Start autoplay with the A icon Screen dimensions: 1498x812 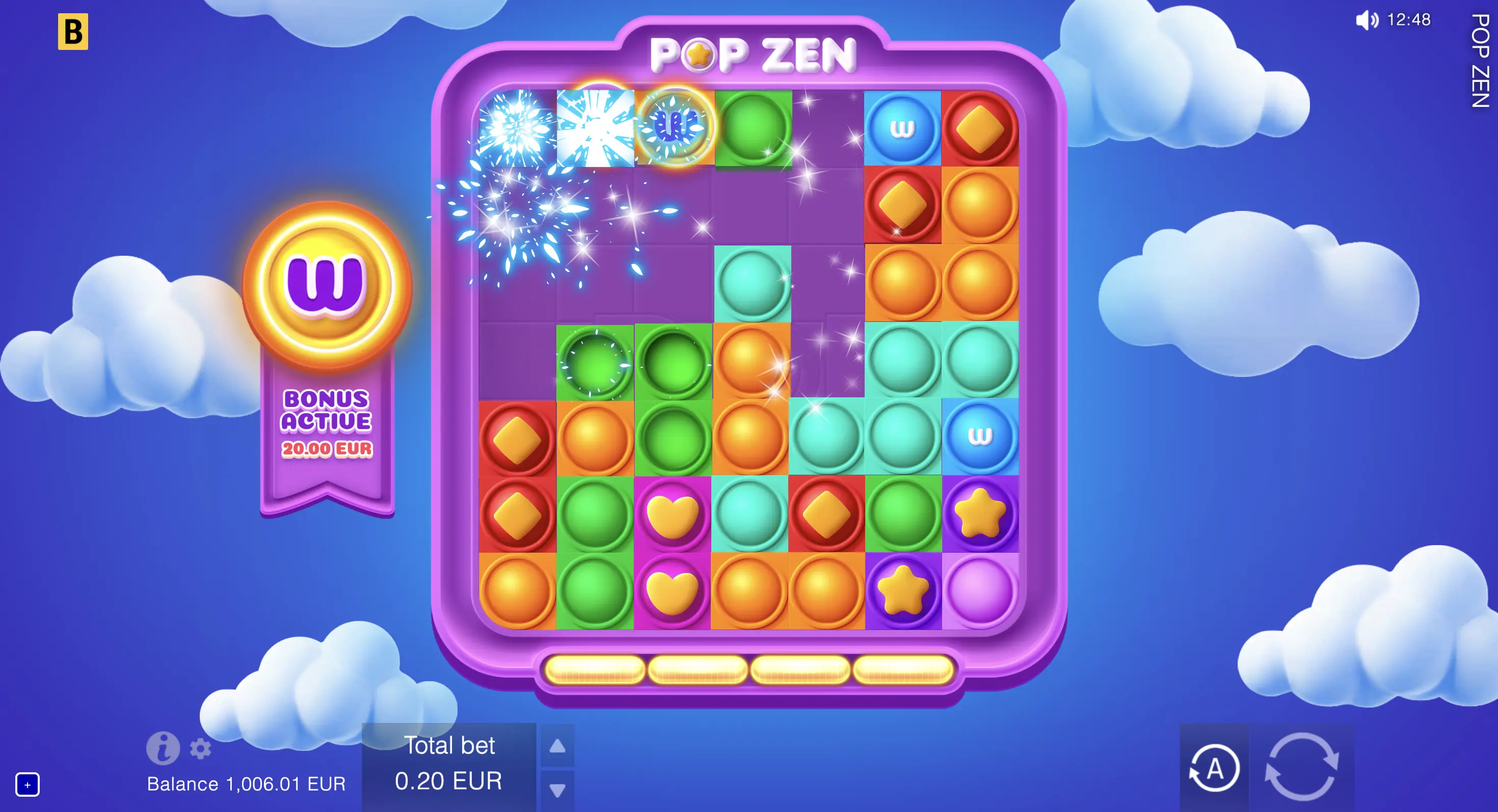(1215, 768)
